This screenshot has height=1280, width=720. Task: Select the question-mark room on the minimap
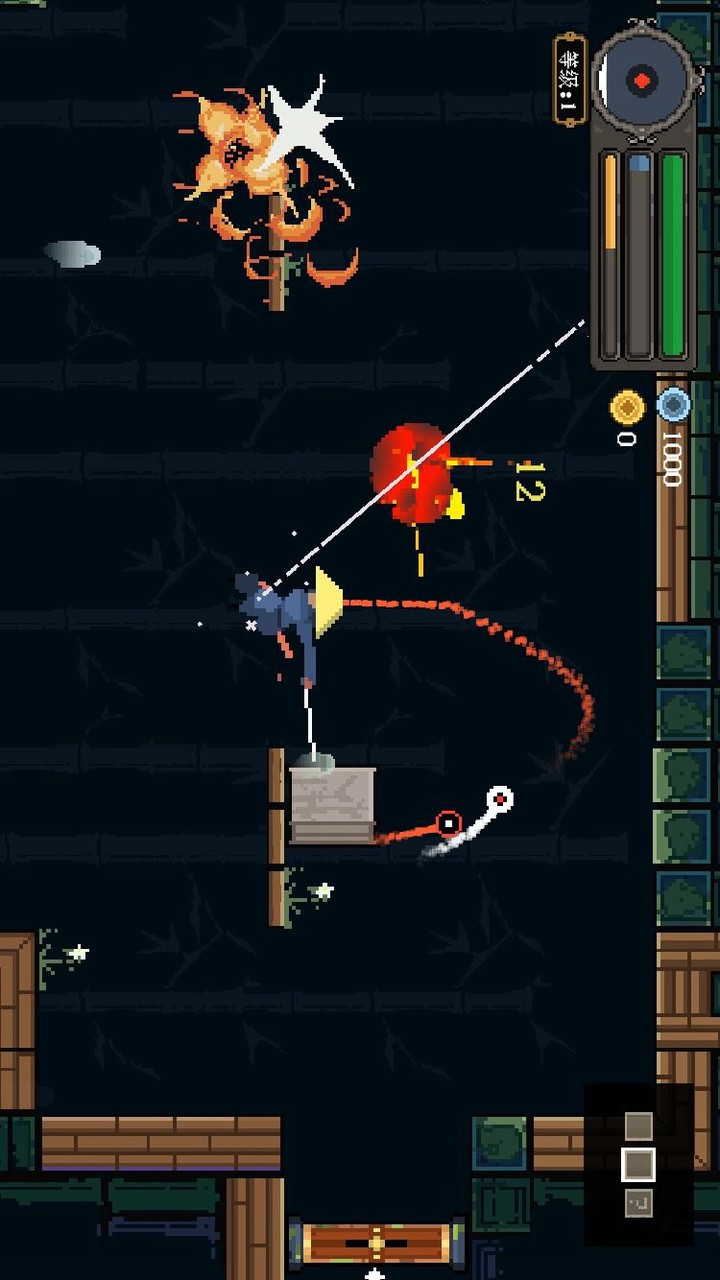pyautogui.click(x=638, y=1203)
